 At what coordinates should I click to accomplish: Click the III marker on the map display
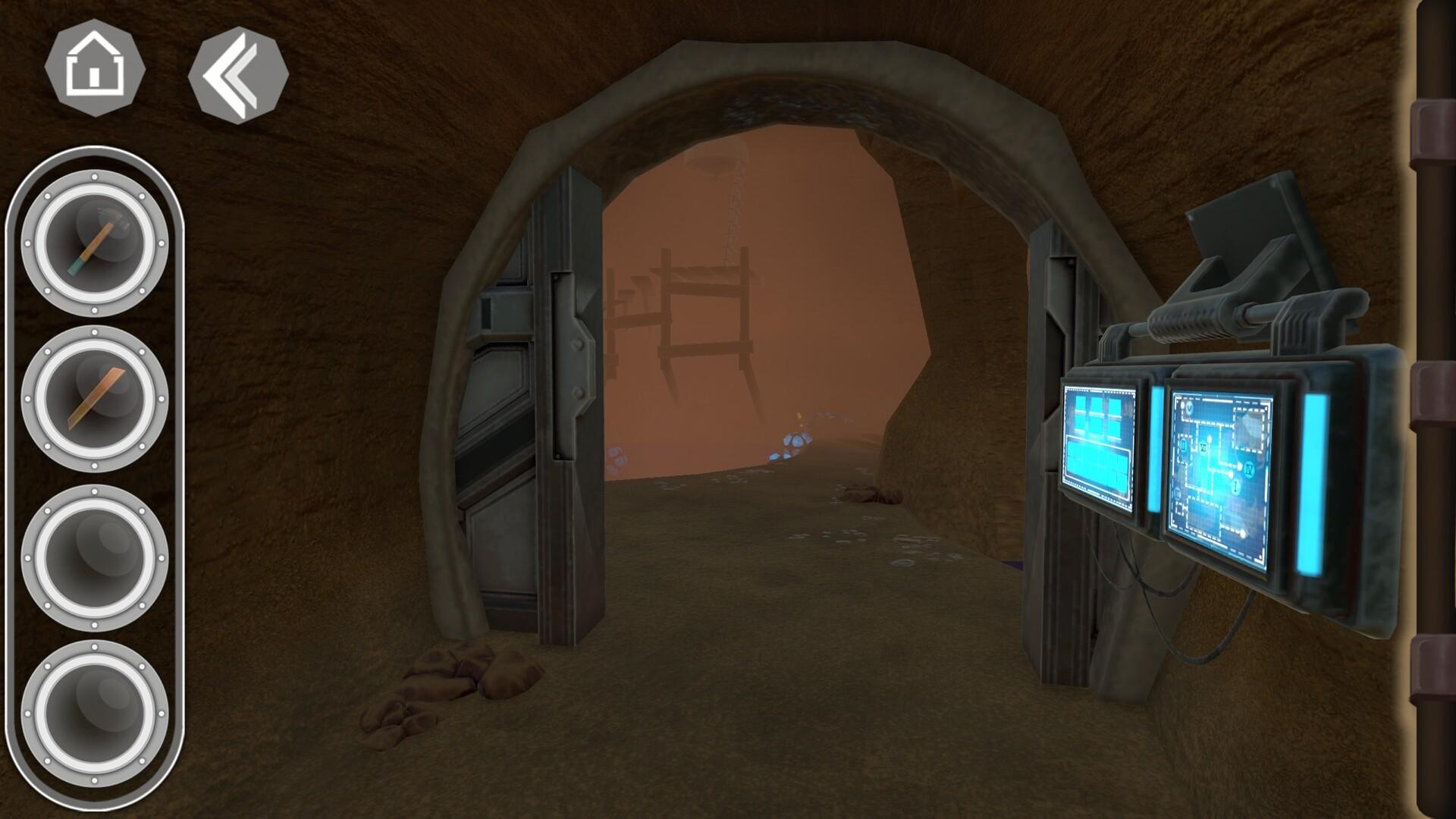1178,494
